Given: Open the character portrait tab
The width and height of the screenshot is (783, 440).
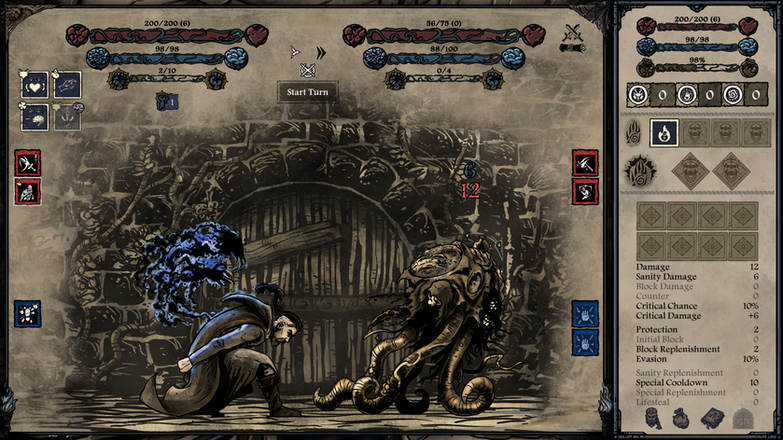Looking at the screenshot, I should [651, 417].
